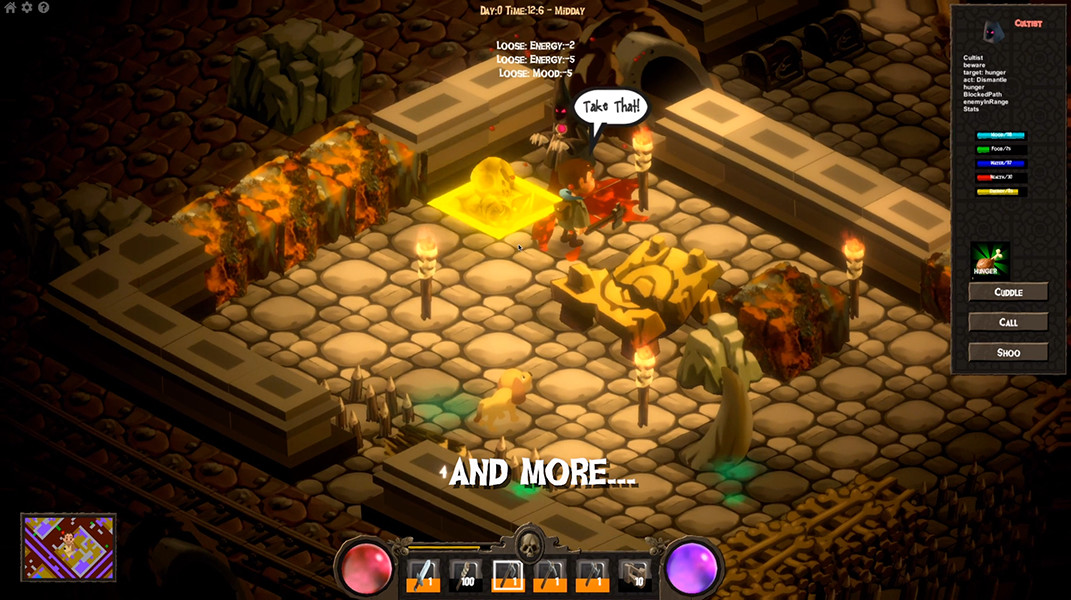Select the fence item slot with count 10
This screenshot has height=600, width=1071.
pos(635,576)
